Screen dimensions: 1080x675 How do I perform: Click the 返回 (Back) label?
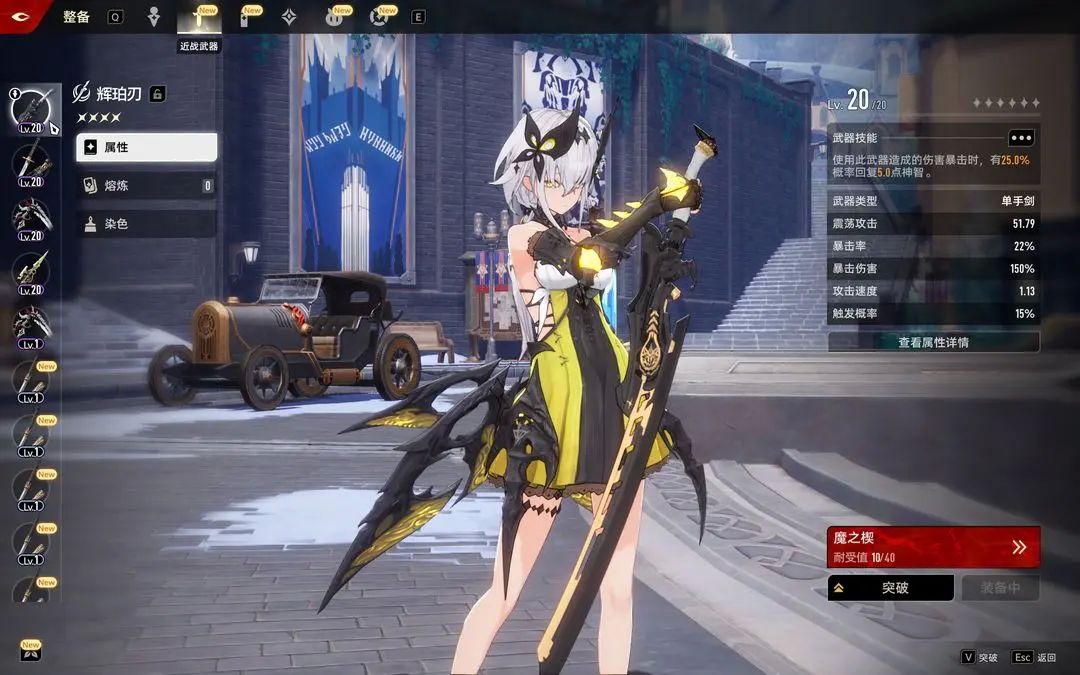[1046, 658]
